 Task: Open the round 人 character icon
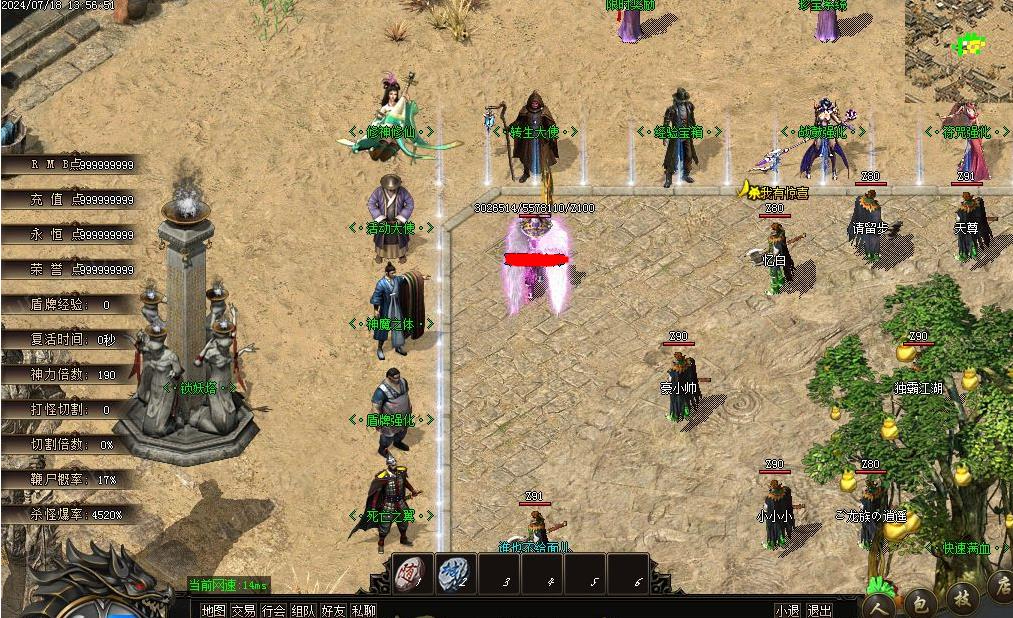coord(879,604)
